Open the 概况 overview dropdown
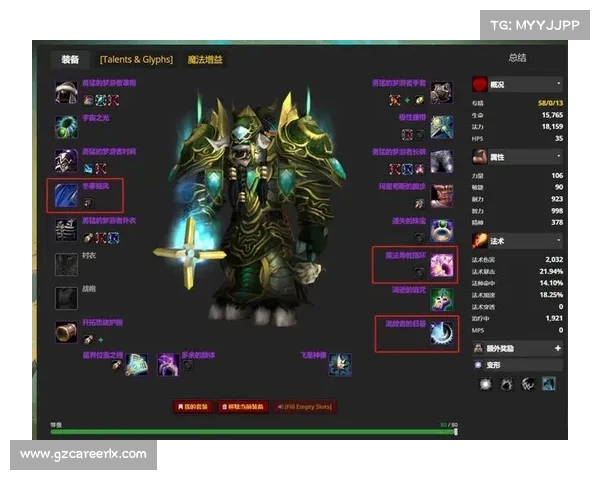This screenshot has height=480, width=600. click(558, 84)
